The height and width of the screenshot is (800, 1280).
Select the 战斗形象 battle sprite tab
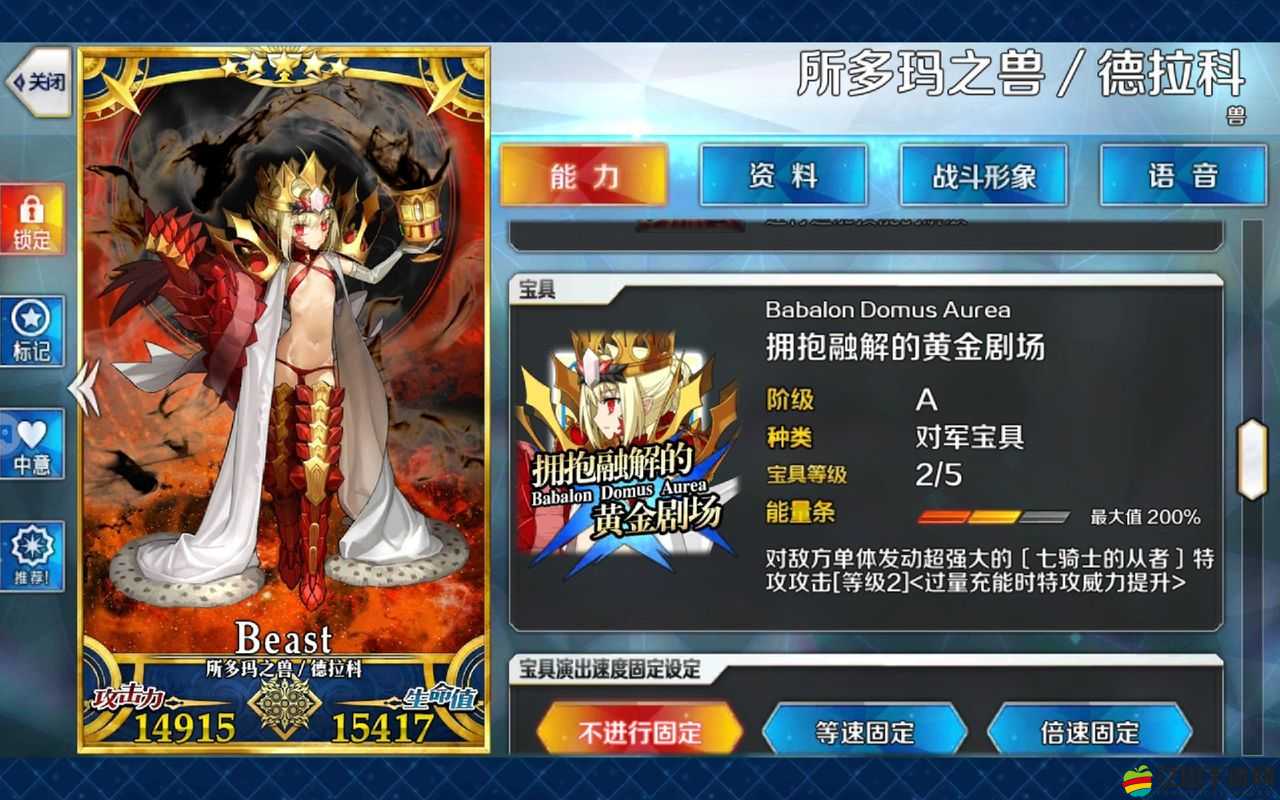pyautogui.click(x=983, y=174)
